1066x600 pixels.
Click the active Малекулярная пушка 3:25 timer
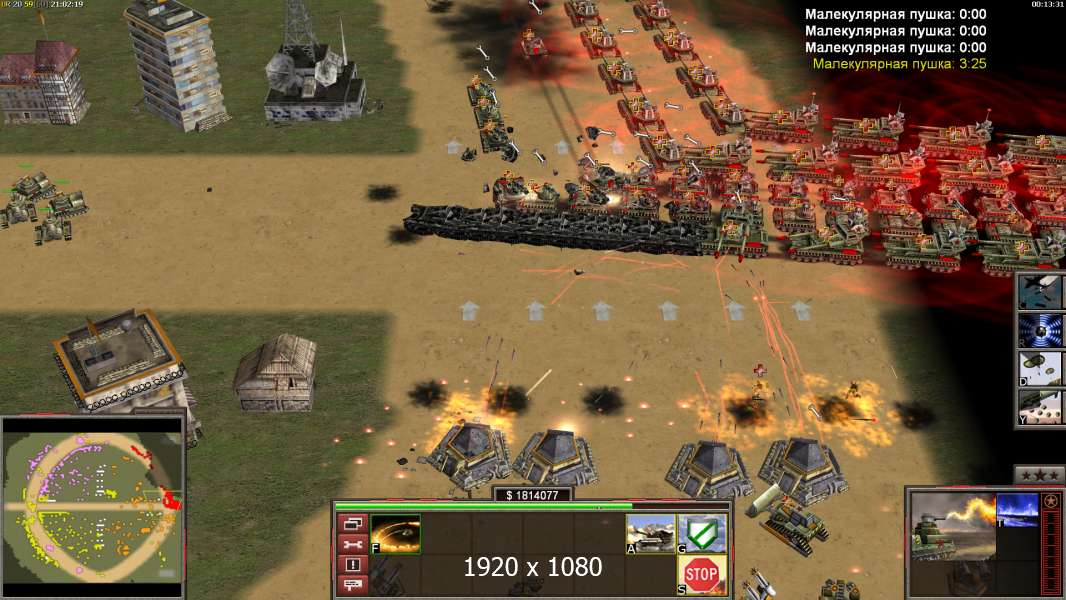point(899,64)
